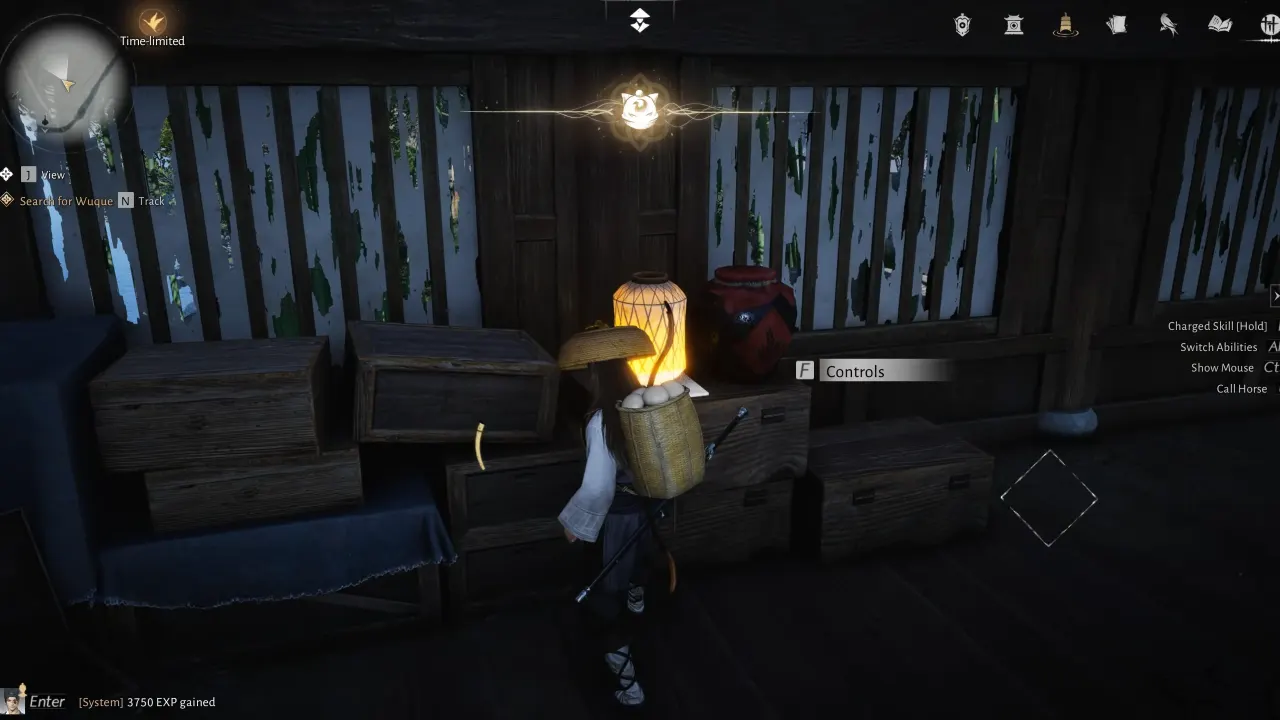Expand the right-edge chevron panel
The width and height of the screenshot is (1280, 720).
click(x=1275, y=296)
